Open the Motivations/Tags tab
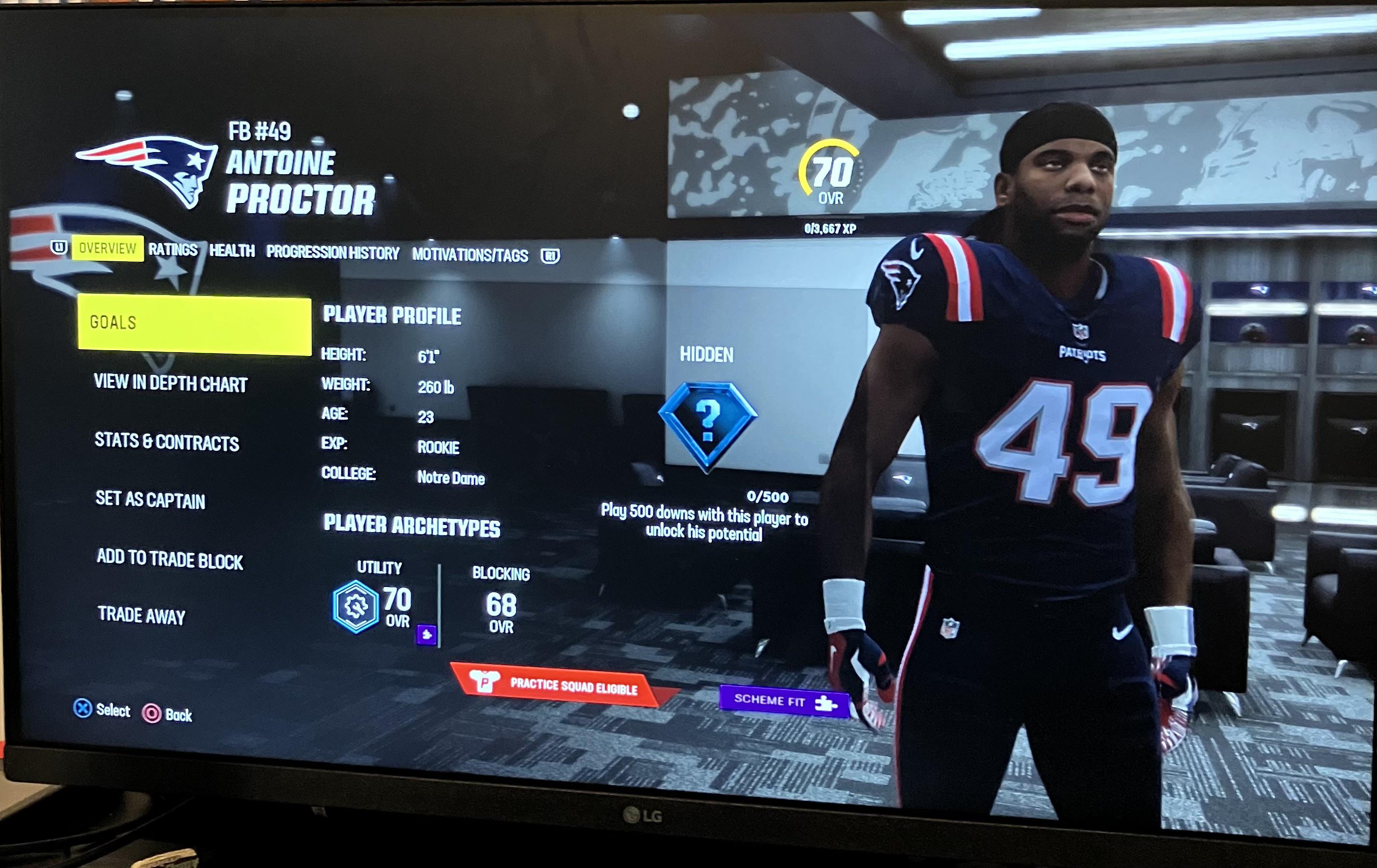 470,255
